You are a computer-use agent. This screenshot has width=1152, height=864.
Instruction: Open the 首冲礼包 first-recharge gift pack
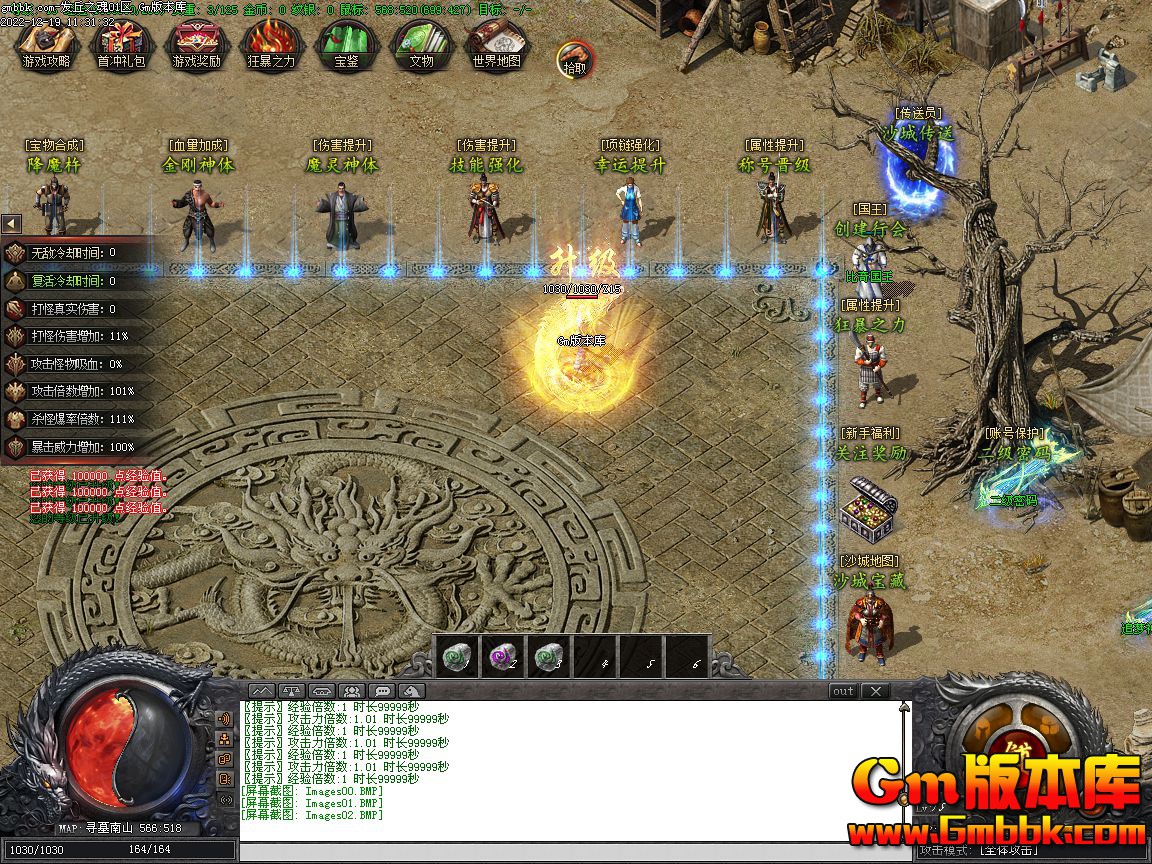click(120, 46)
